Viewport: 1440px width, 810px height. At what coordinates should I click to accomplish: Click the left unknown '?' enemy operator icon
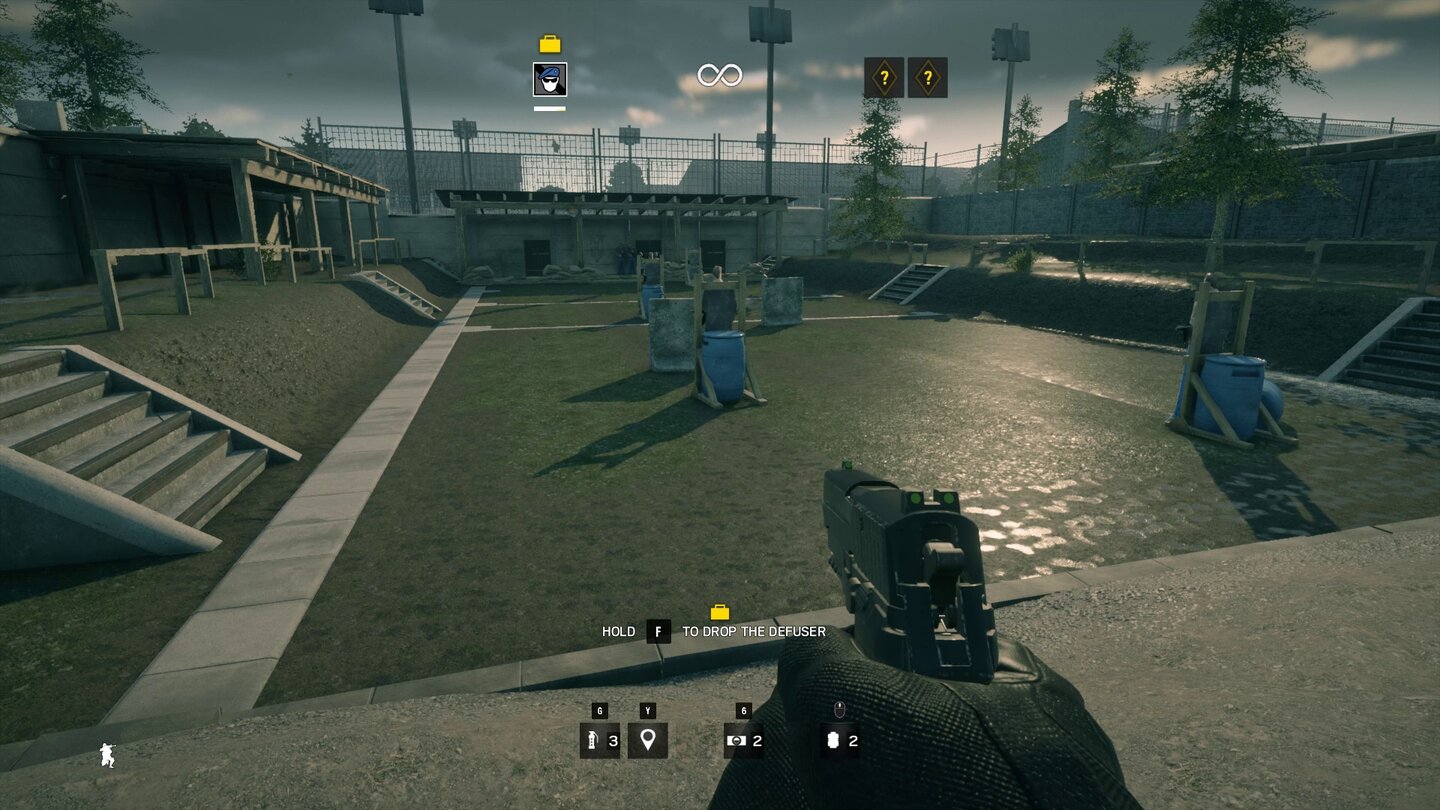coord(886,76)
